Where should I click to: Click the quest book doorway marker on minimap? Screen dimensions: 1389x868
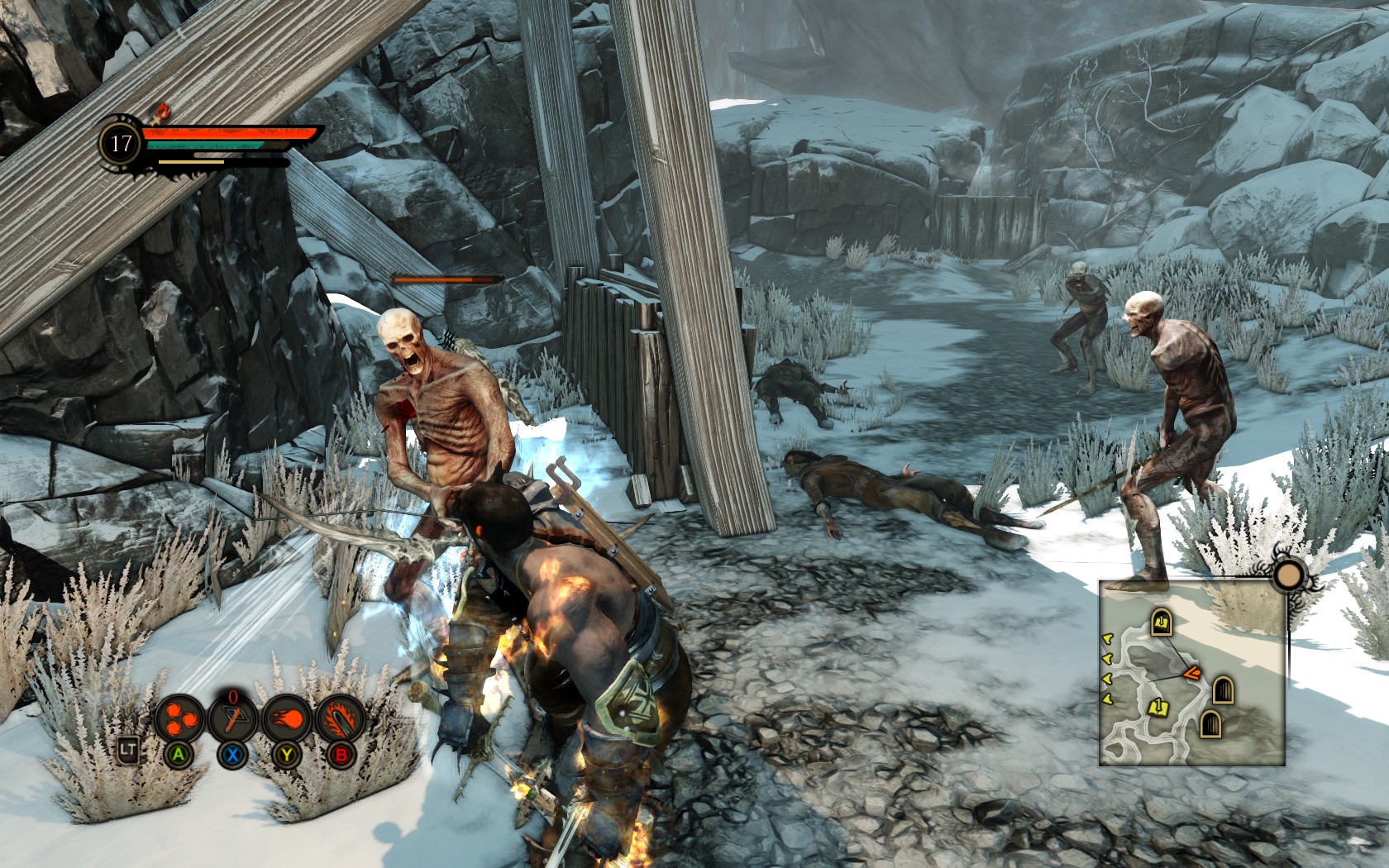tap(1162, 622)
